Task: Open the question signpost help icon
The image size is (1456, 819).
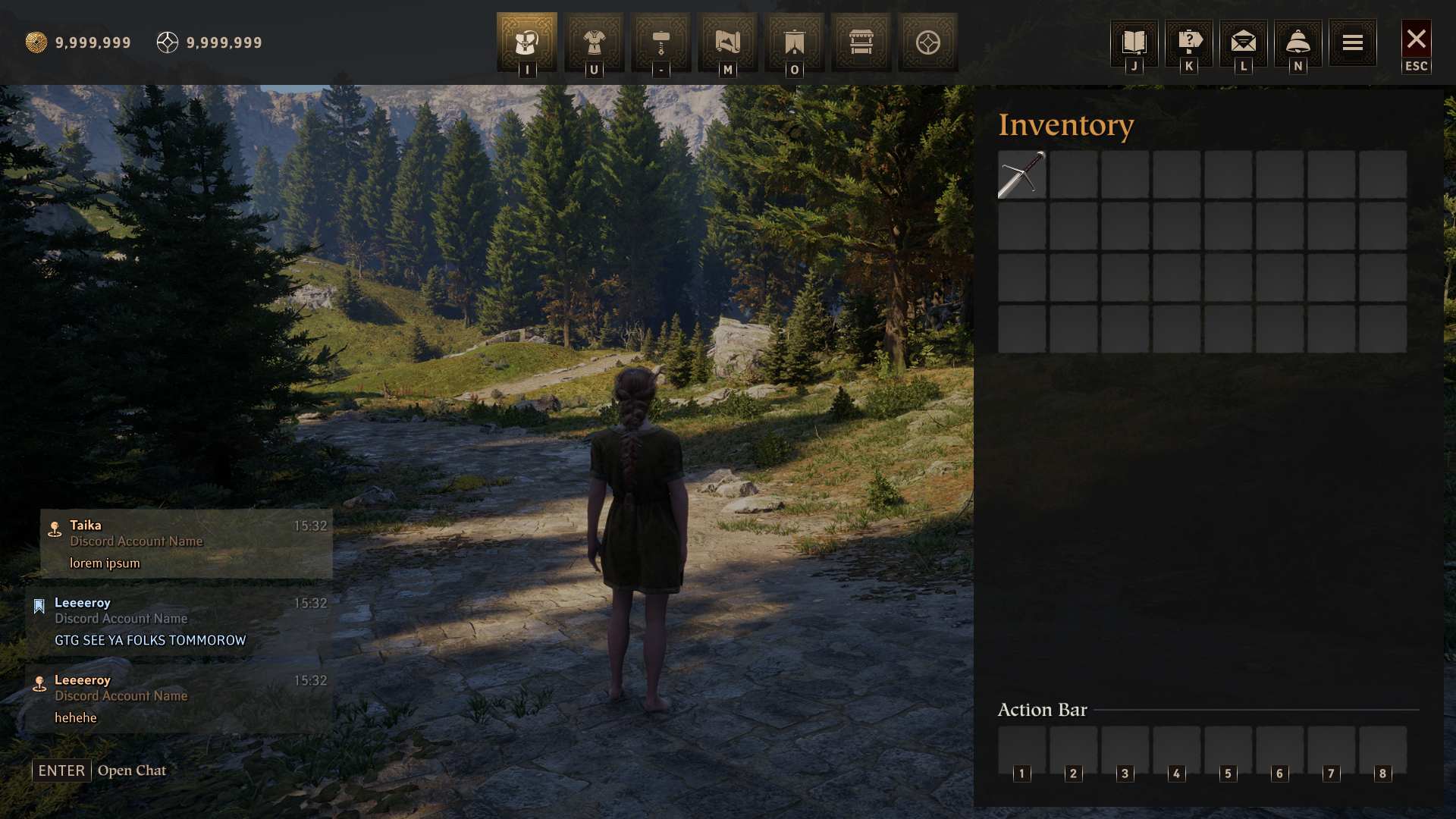Action: [x=1188, y=42]
